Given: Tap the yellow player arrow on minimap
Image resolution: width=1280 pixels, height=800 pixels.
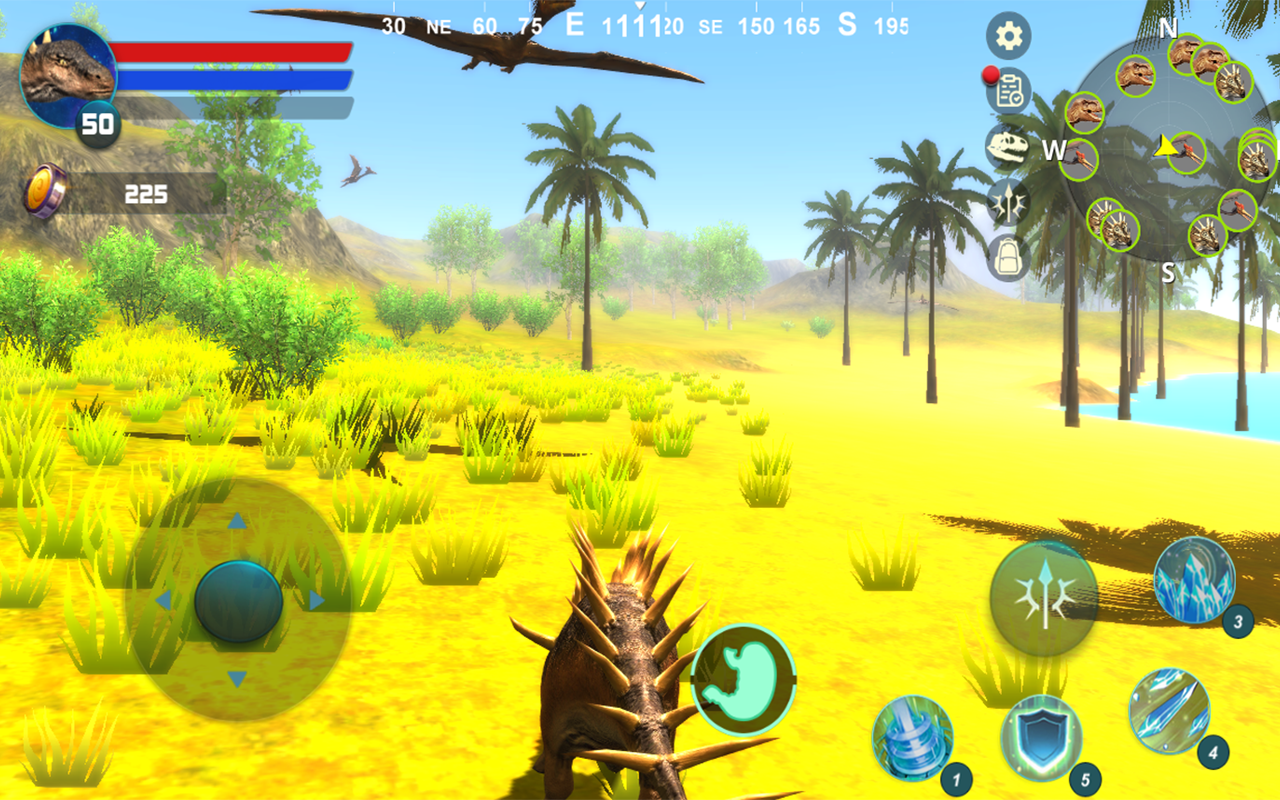Looking at the screenshot, I should (1163, 148).
